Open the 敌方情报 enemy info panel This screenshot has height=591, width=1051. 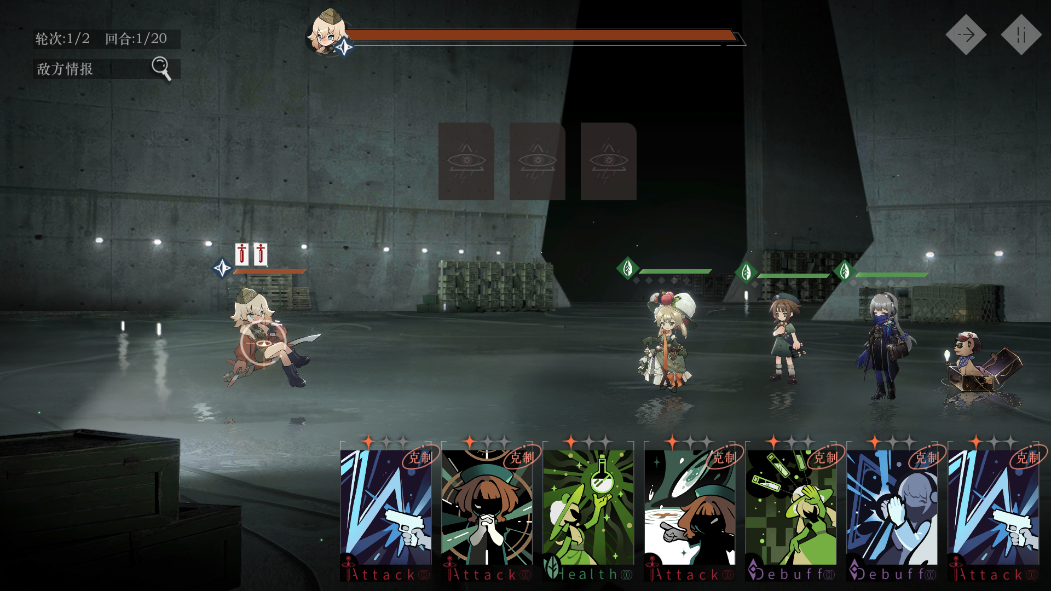(x=107, y=69)
